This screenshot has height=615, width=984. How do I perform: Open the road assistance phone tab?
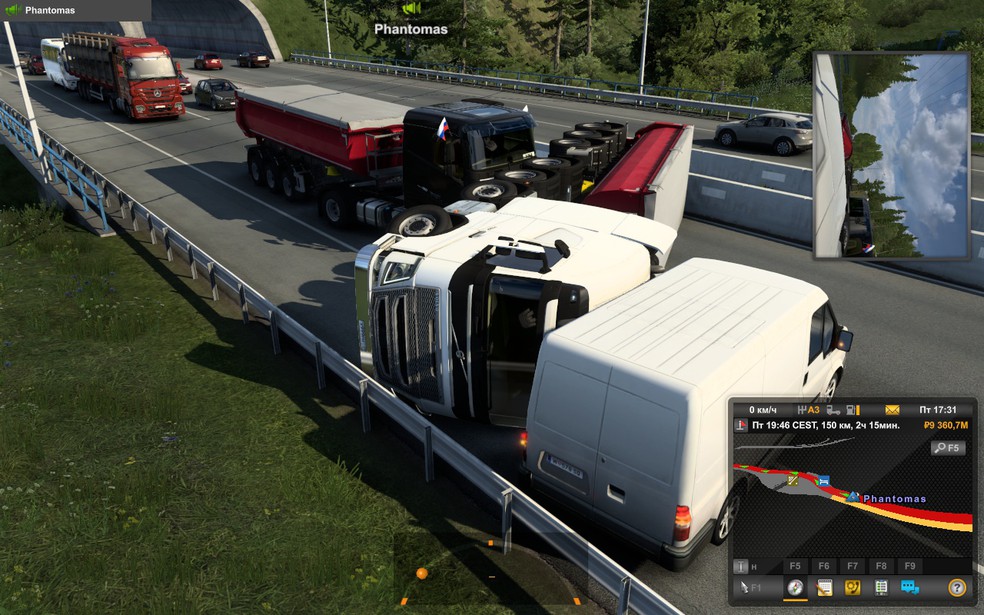point(852,588)
